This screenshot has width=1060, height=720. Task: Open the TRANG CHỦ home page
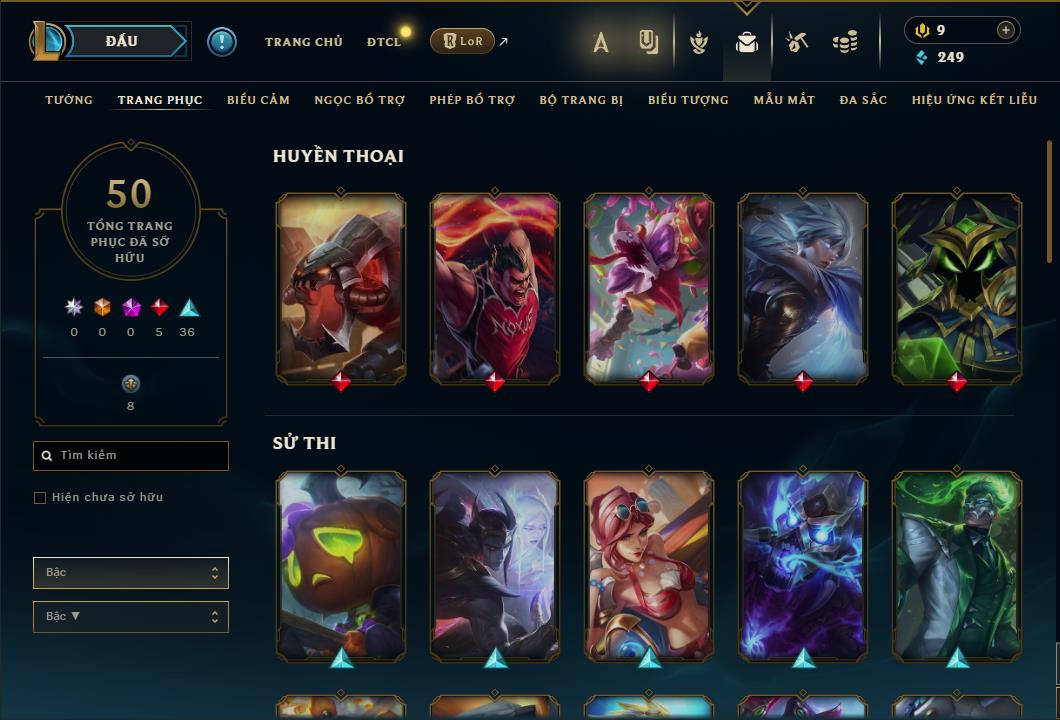(x=303, y=42)
